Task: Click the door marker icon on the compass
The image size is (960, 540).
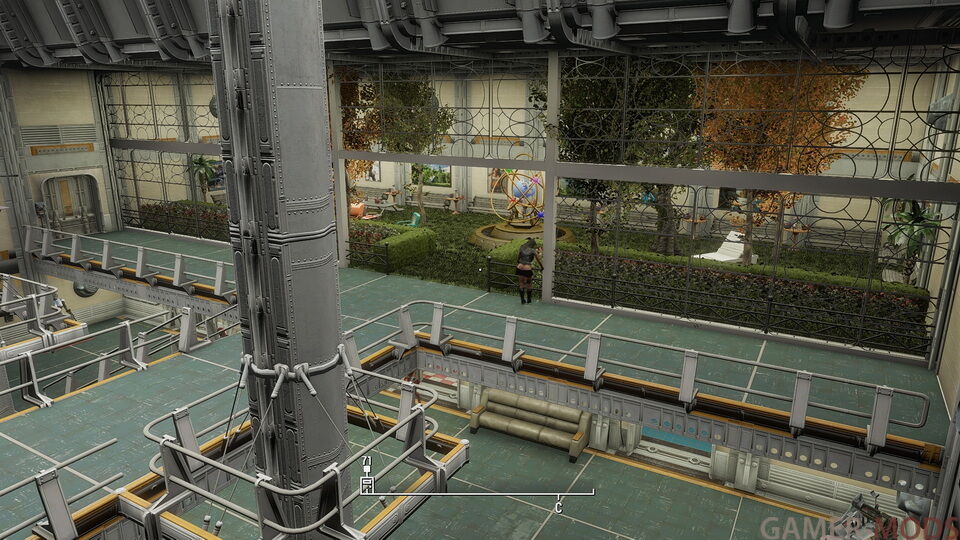Action: 367,486
